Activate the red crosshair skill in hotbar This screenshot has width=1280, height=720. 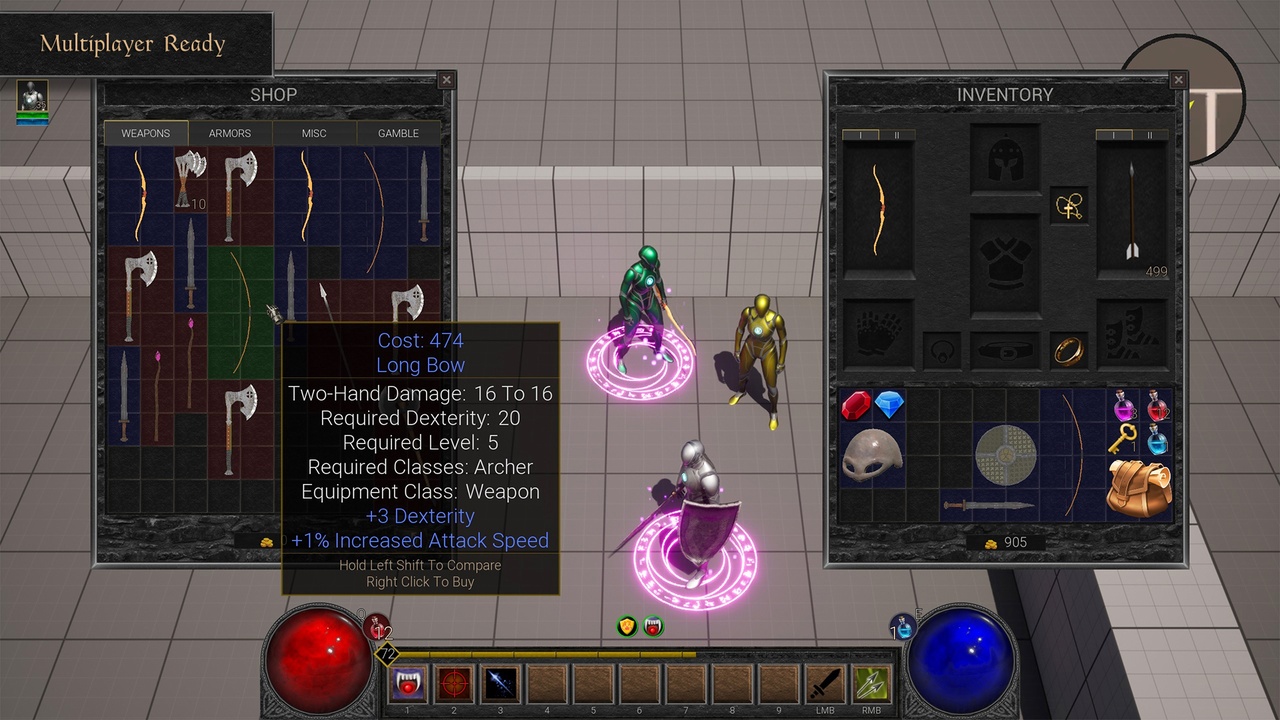[455, 684]
